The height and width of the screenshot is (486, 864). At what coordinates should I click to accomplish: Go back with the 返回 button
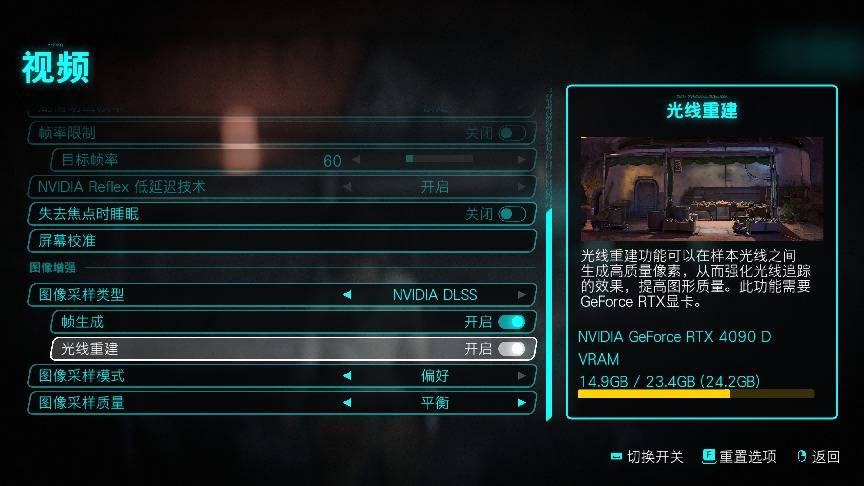point(818,457)
